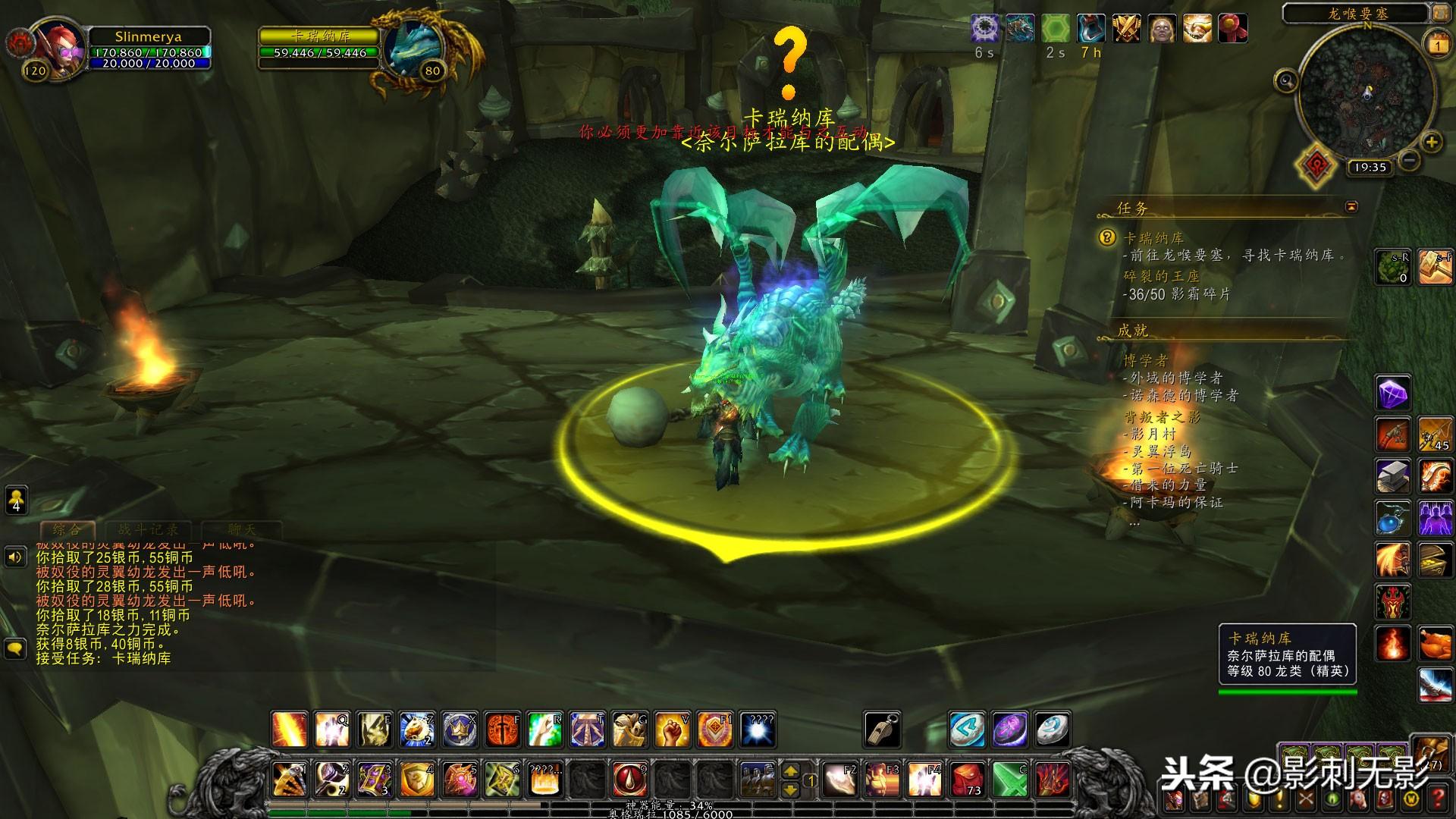The height and width of the screenshot is (819, 1456).
Task: Click the target's dragon portrait
Action: pos(412,47)
